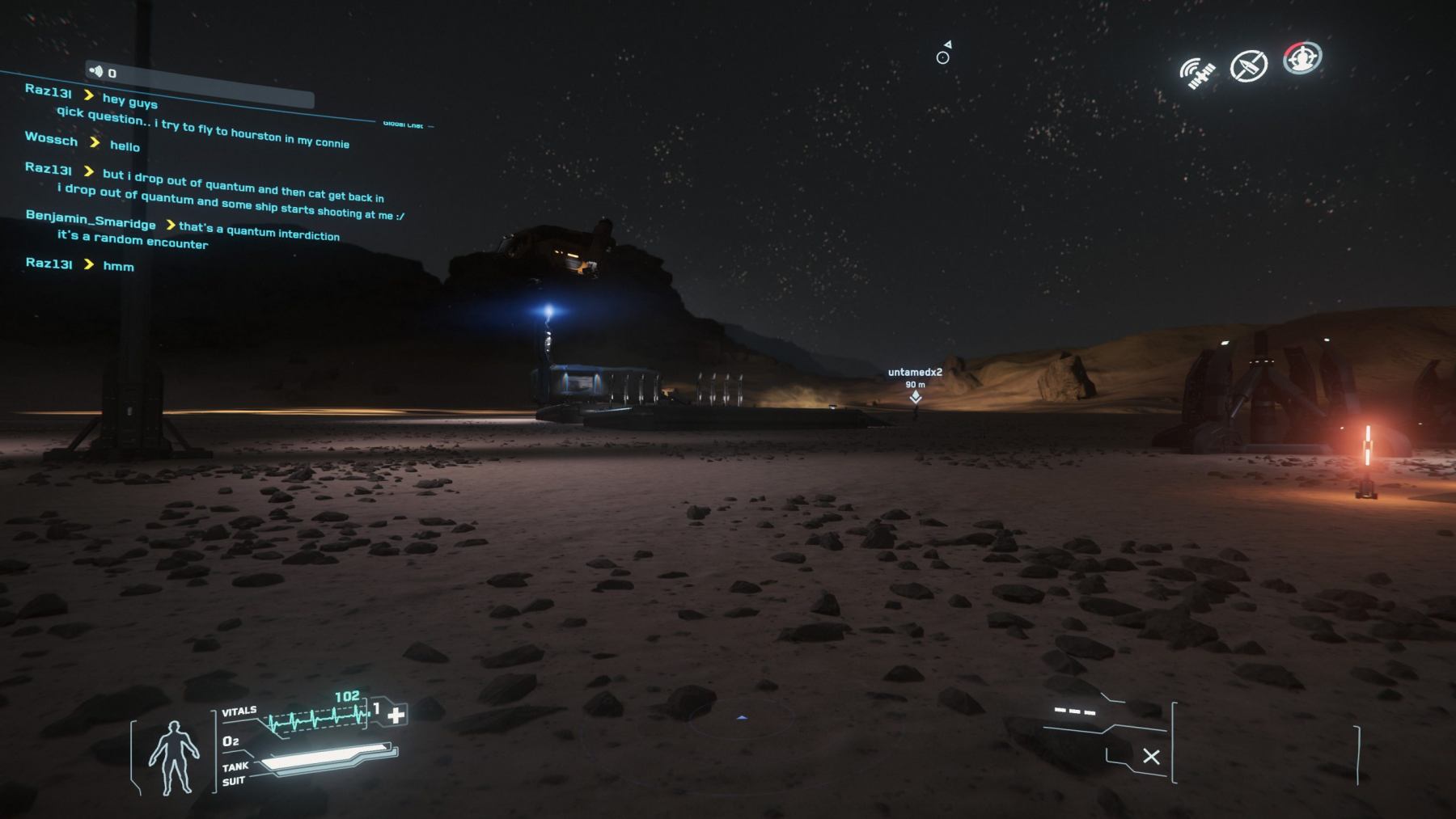Select the medical plus icon beside vitals
Viewport: 1456px width, 819px height.
click(x=396, y=715)
